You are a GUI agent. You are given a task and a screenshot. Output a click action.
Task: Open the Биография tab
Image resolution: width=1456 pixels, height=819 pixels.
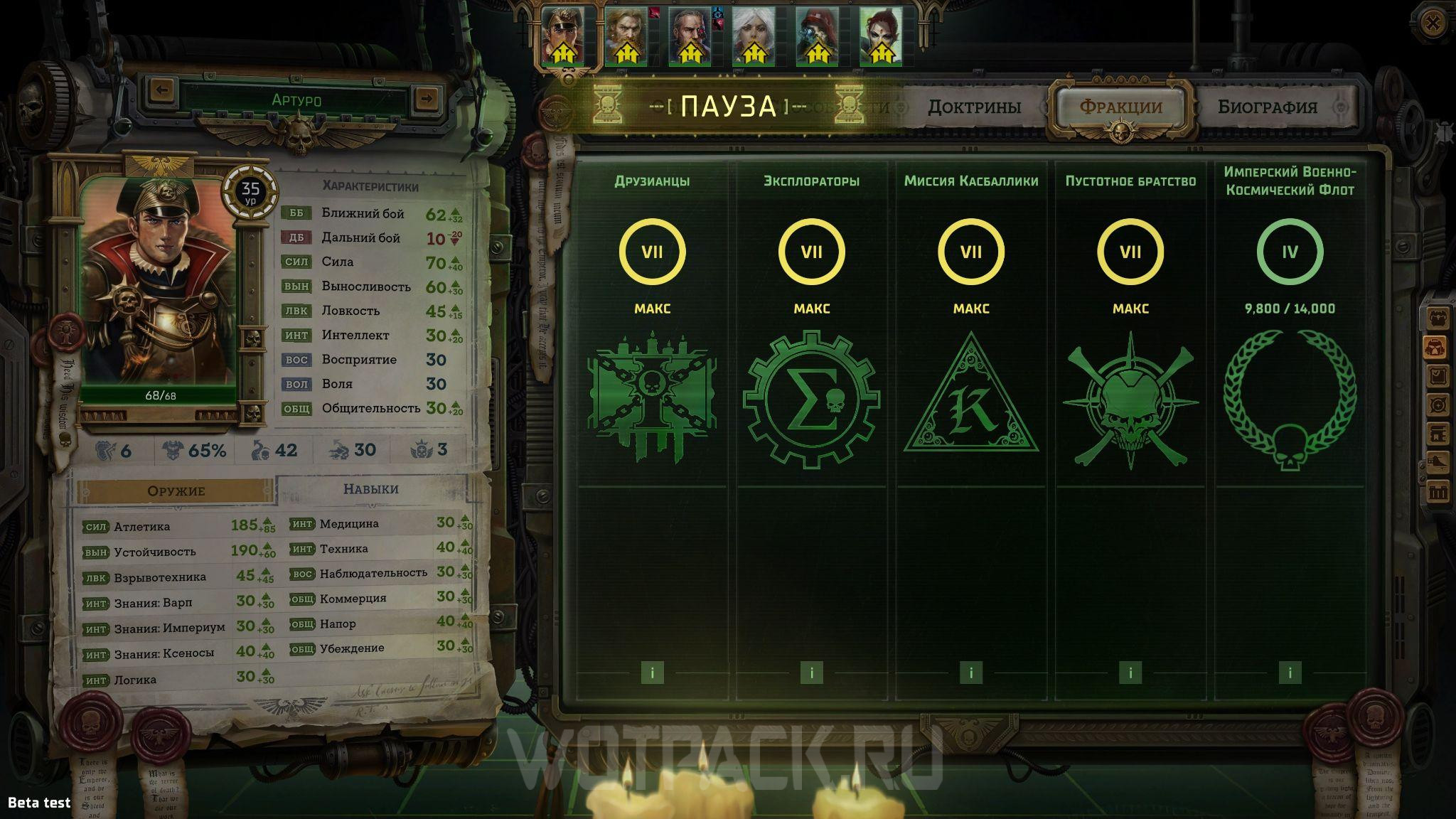coord(1267,107)
